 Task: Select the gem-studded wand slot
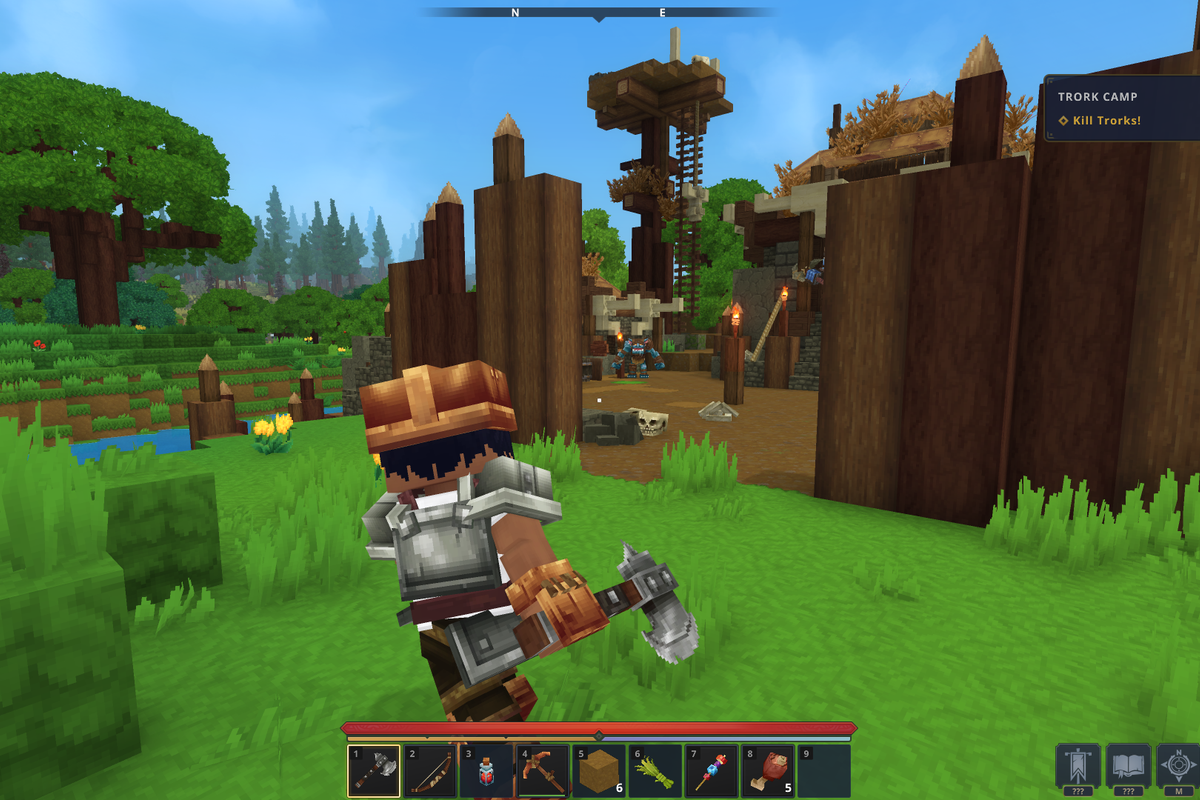tap(711, 771)
